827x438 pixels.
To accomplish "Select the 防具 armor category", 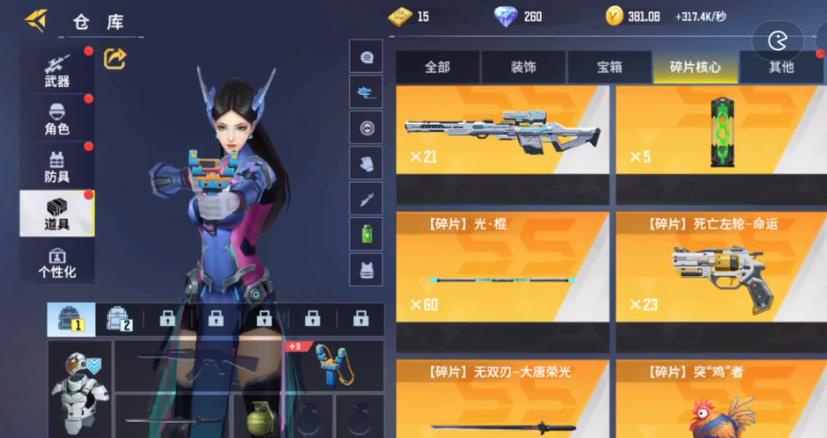I will [x=57, y=165].
